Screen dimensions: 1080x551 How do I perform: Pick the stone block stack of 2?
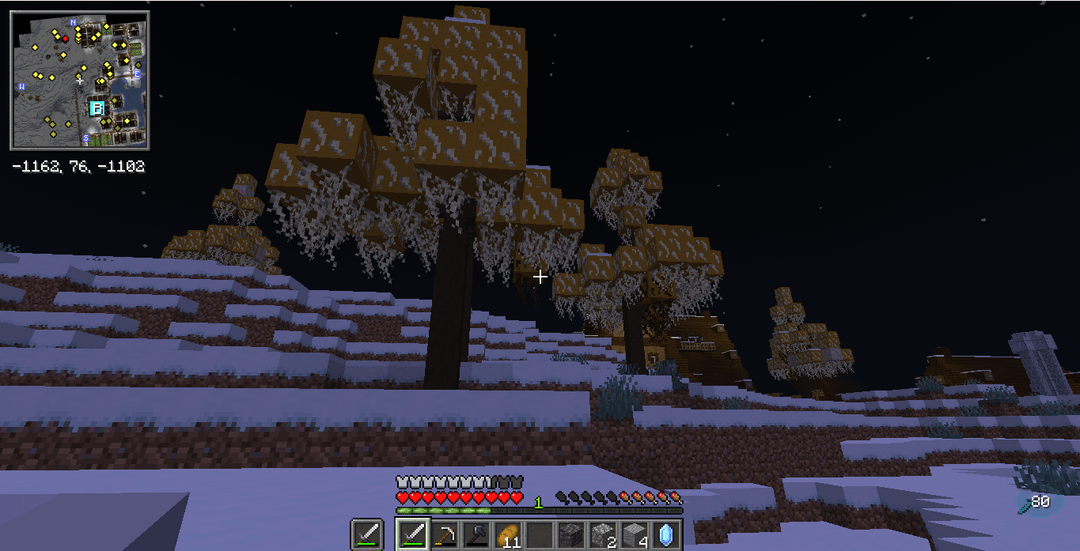click(x=603, y=535)
